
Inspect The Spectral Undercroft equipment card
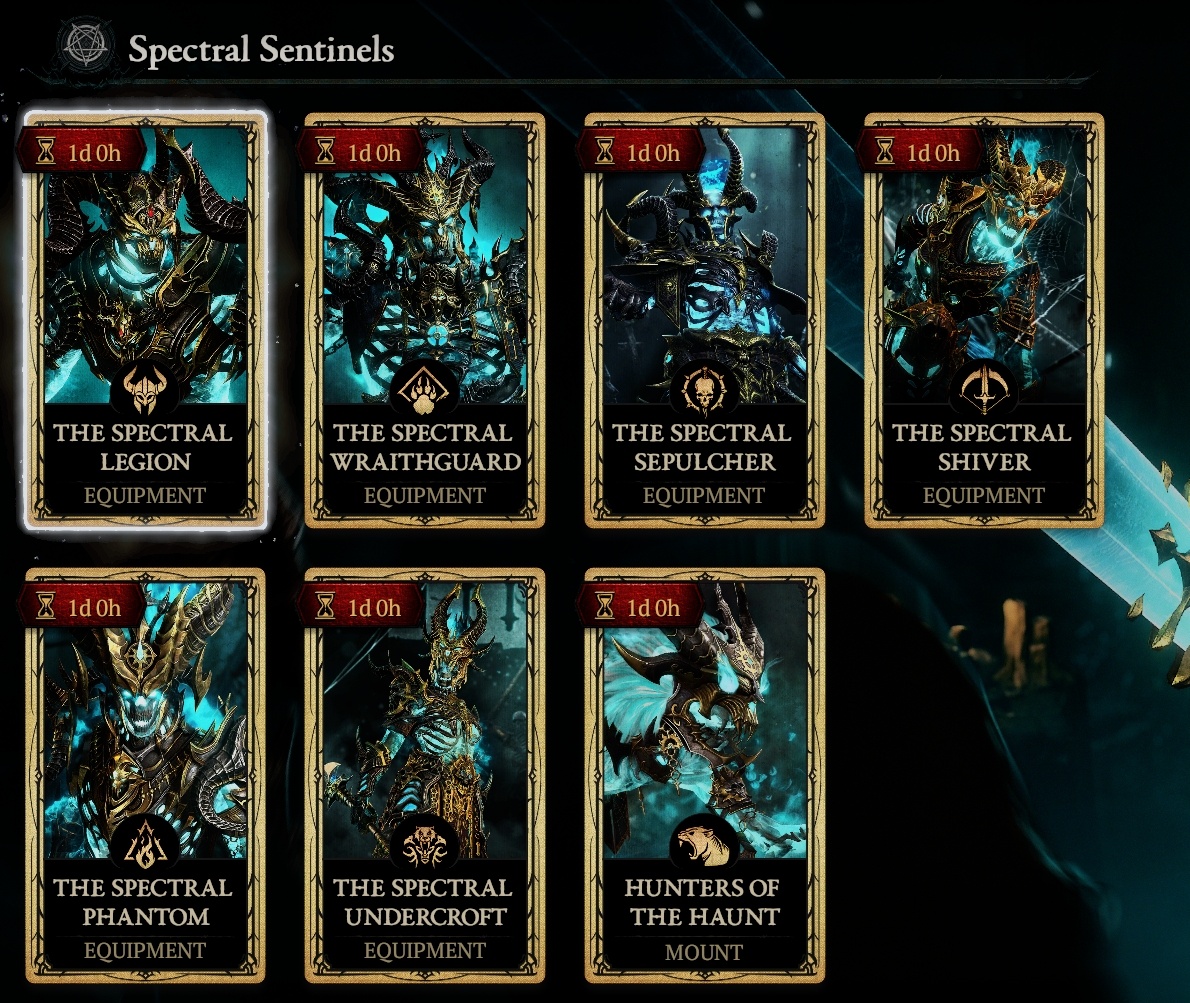[425, 775]
